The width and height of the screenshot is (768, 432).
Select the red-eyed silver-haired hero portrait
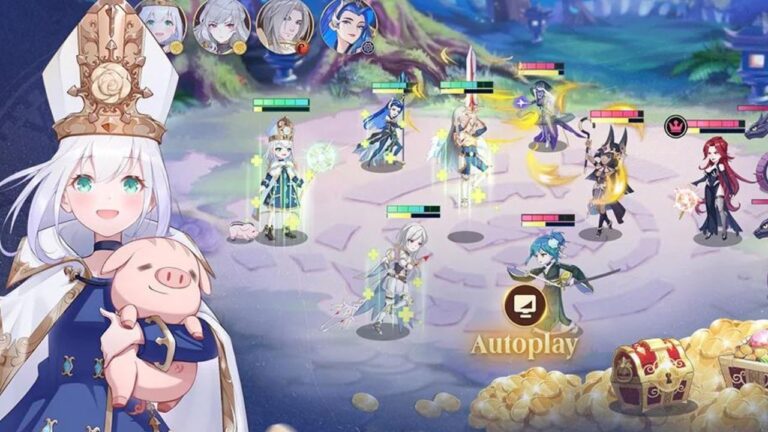[x=223, y=24]
